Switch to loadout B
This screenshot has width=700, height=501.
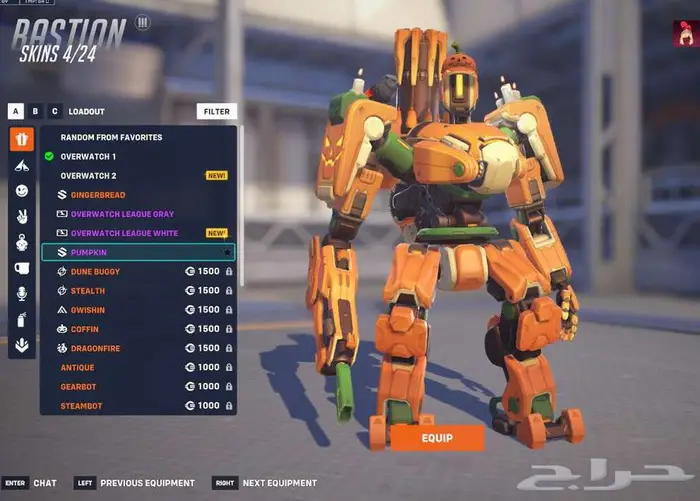(35, 112)
